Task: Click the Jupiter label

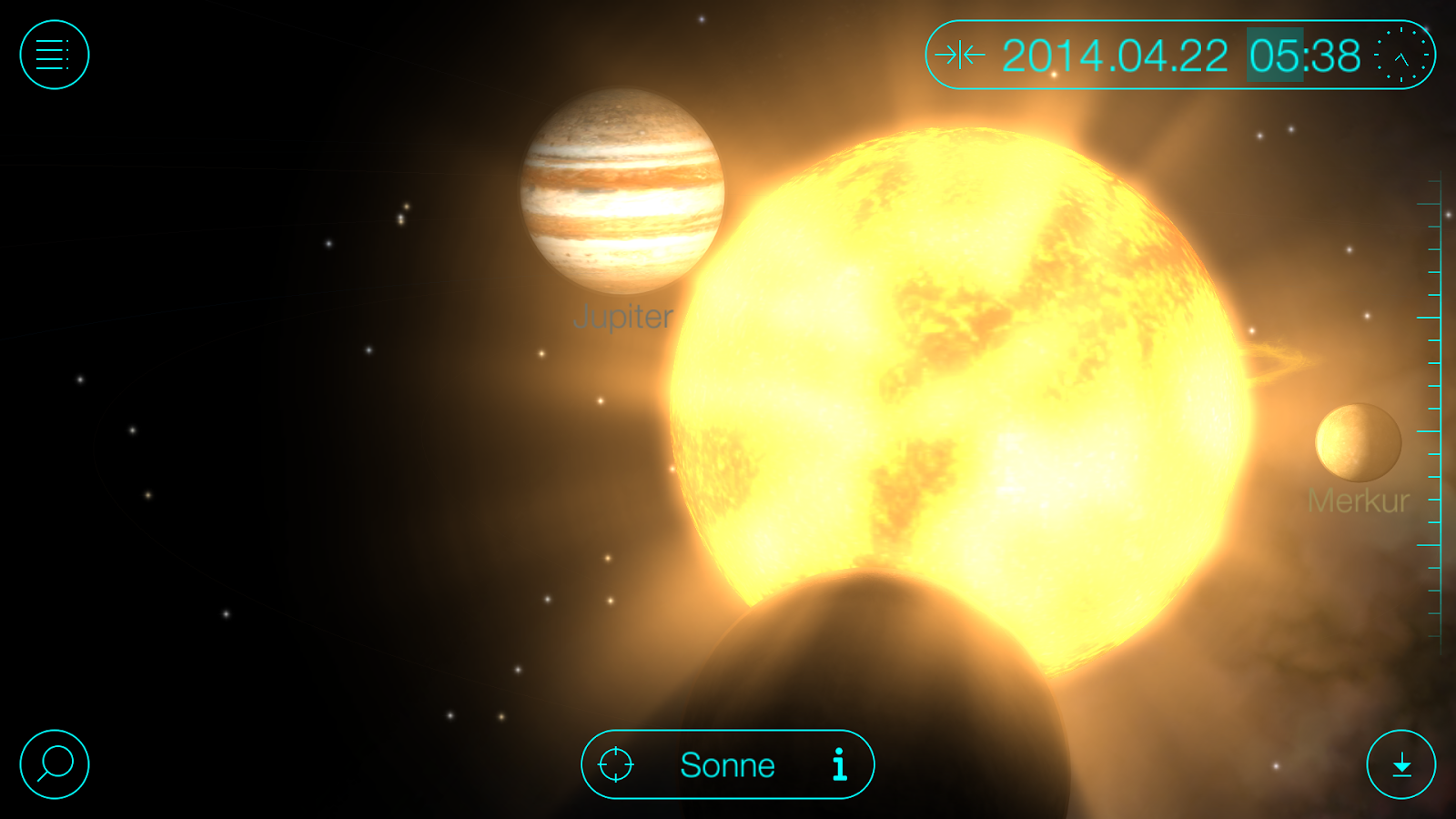Action: 624,318
